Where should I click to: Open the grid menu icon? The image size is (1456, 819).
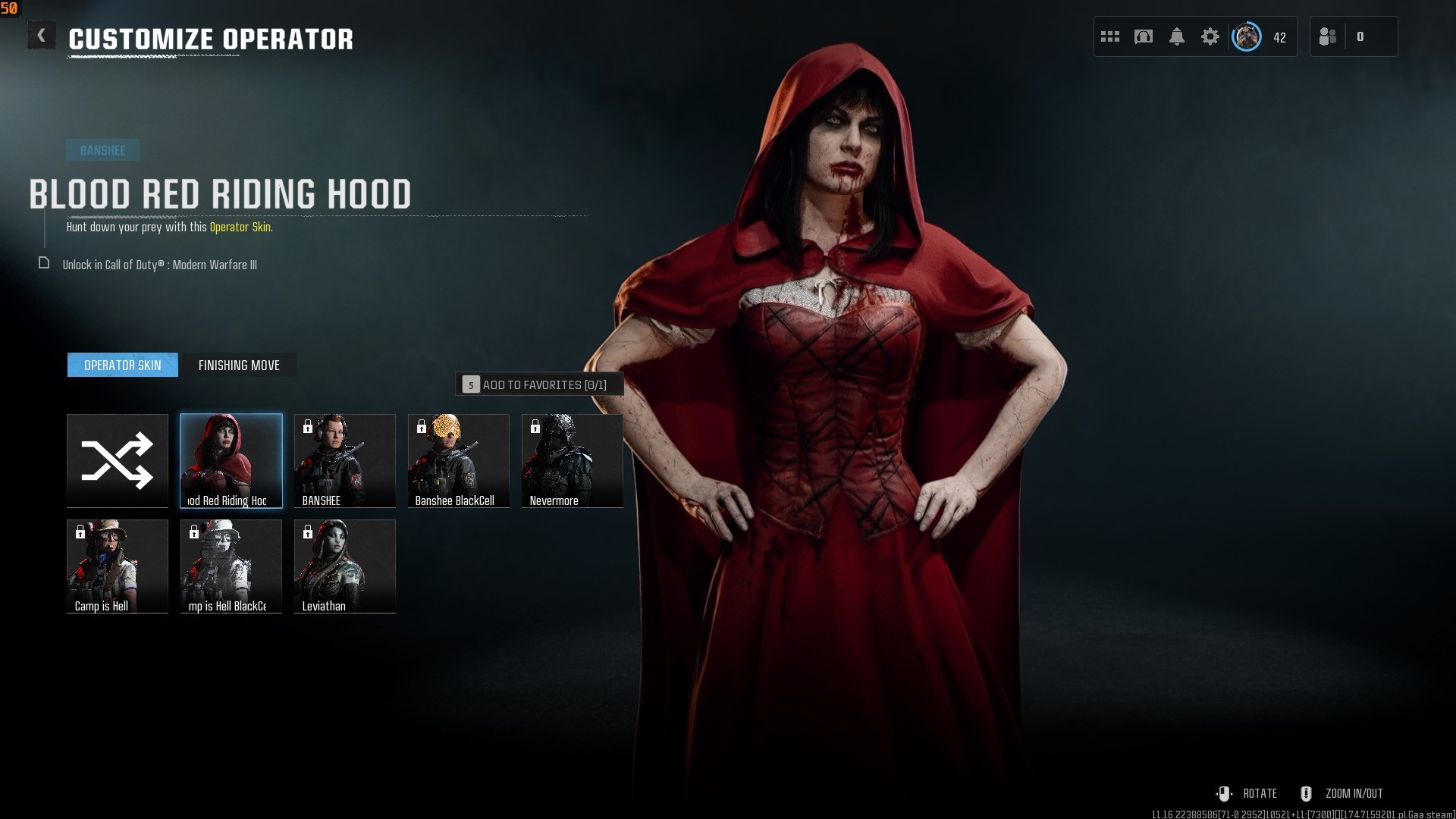[1110, 36]
